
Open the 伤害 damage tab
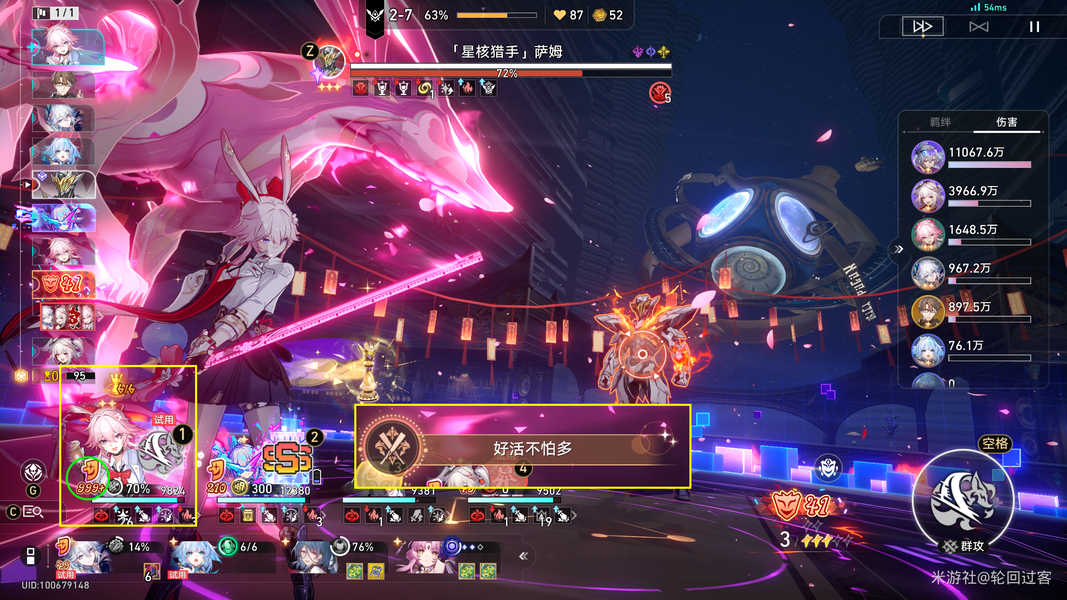1007,123
